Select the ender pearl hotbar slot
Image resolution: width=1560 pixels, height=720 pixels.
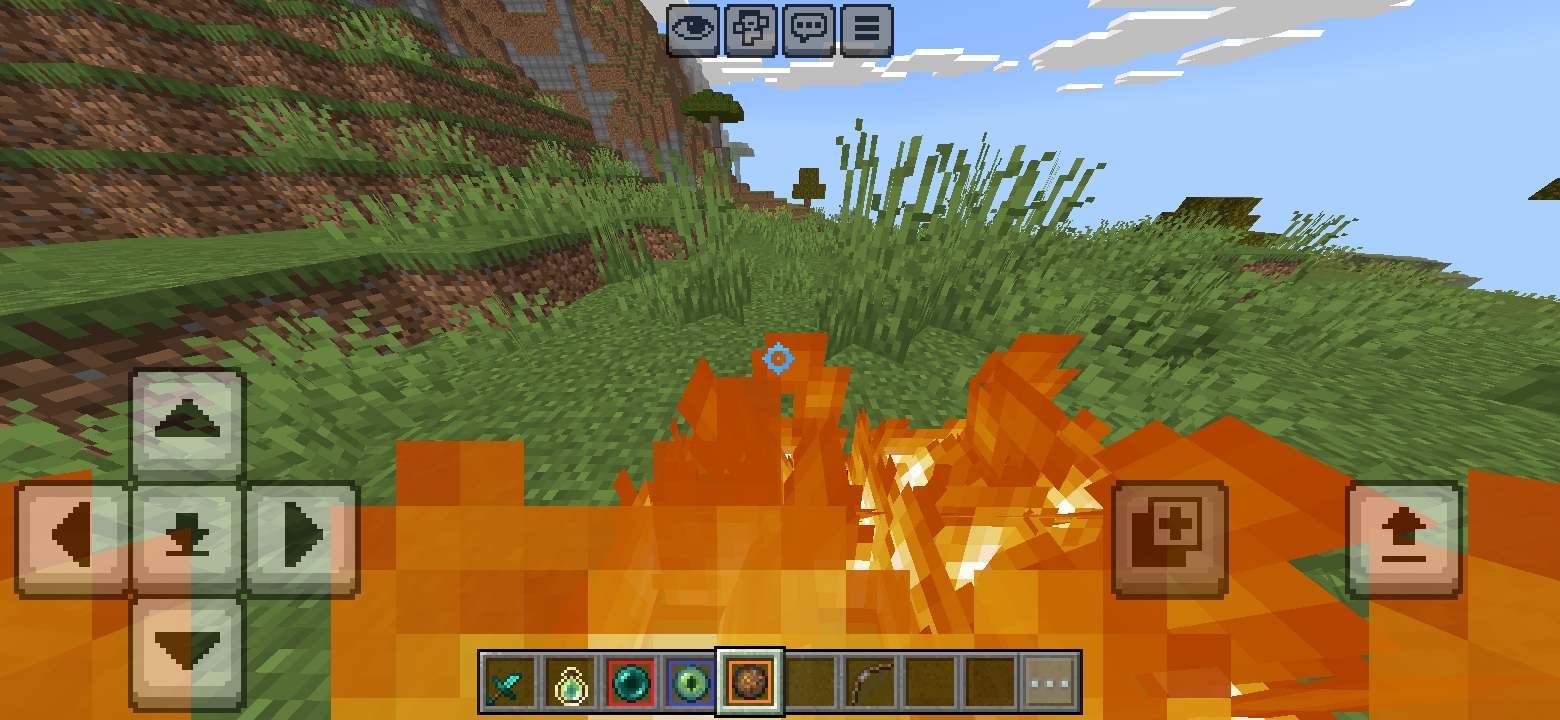(x=629, y=683)
